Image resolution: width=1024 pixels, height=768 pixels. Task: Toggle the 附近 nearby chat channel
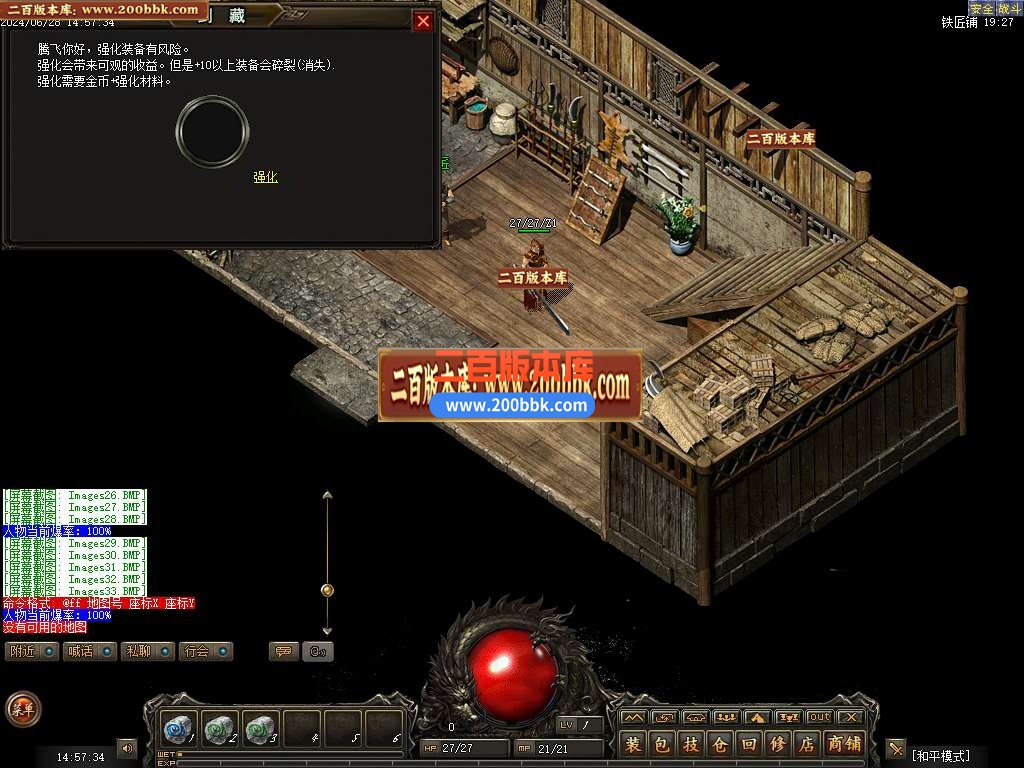[33, 651]
